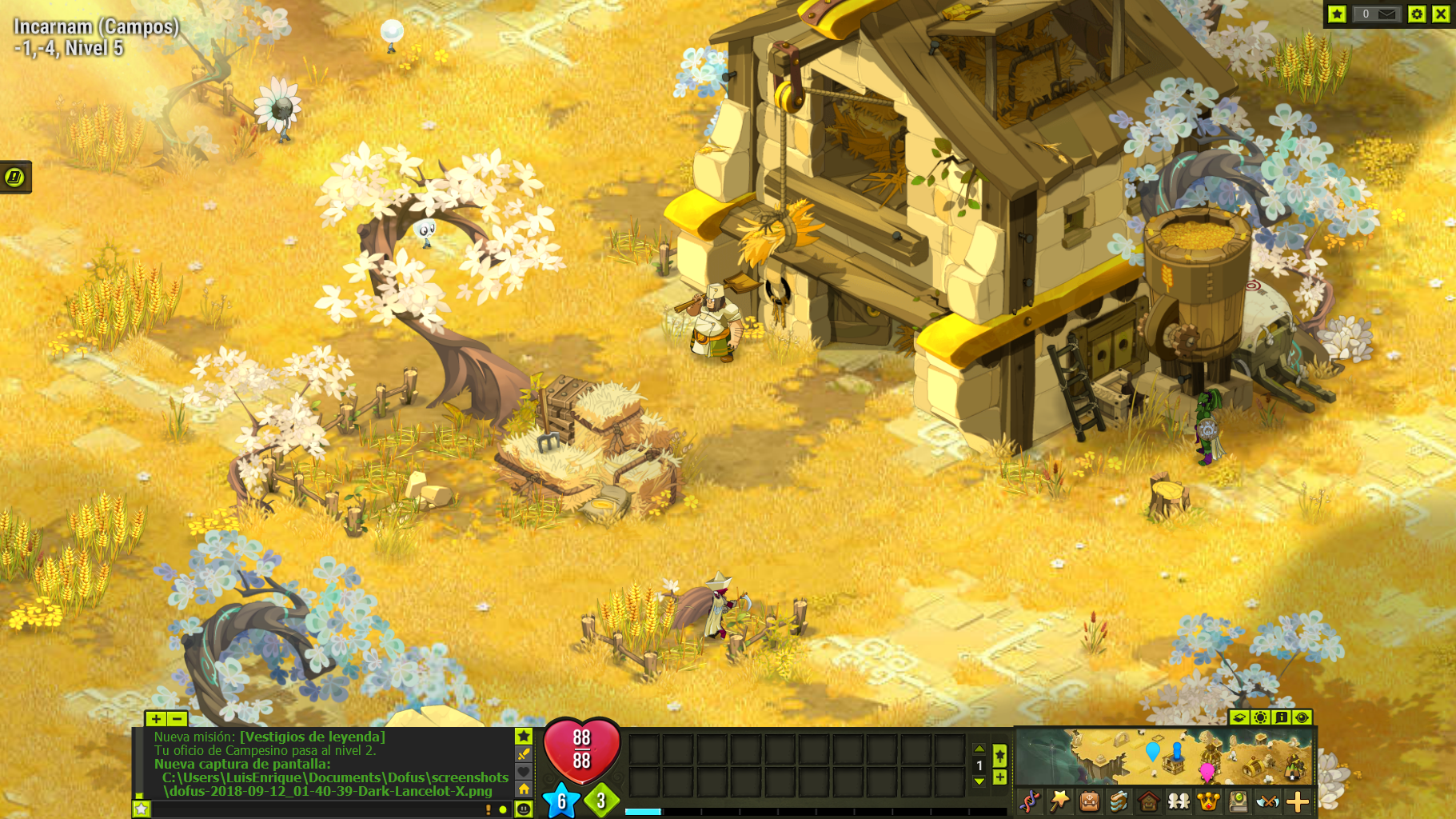Viewport: 1456px width, 819px height.
Task: Close the game with the X button
Action: pyautogui.click(x=1441, y=14)
